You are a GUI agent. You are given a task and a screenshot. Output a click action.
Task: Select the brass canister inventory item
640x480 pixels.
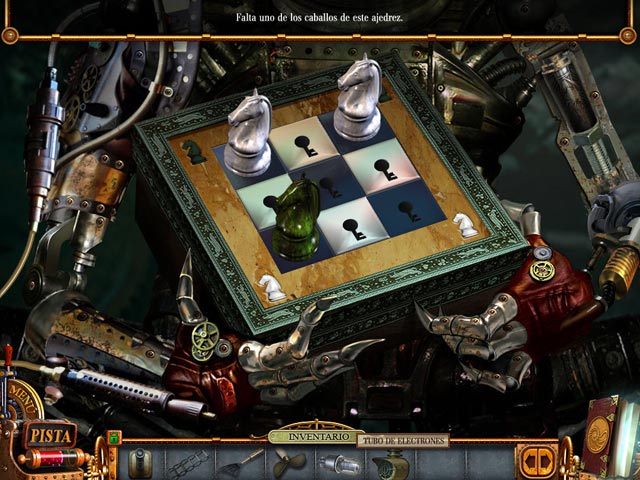(138, 462)
